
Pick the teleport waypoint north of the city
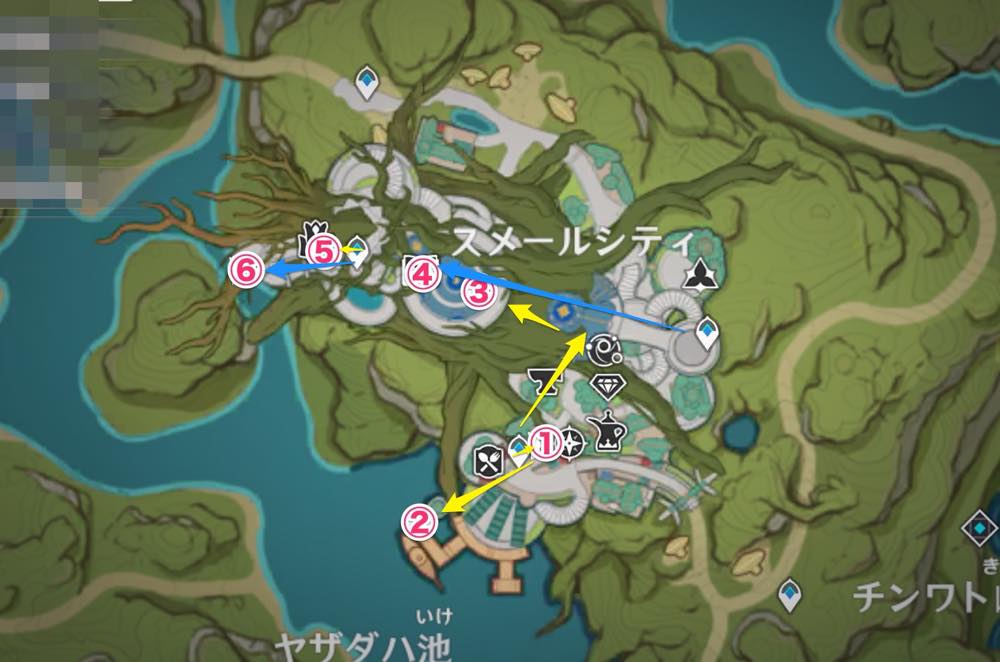click(369, 84)
